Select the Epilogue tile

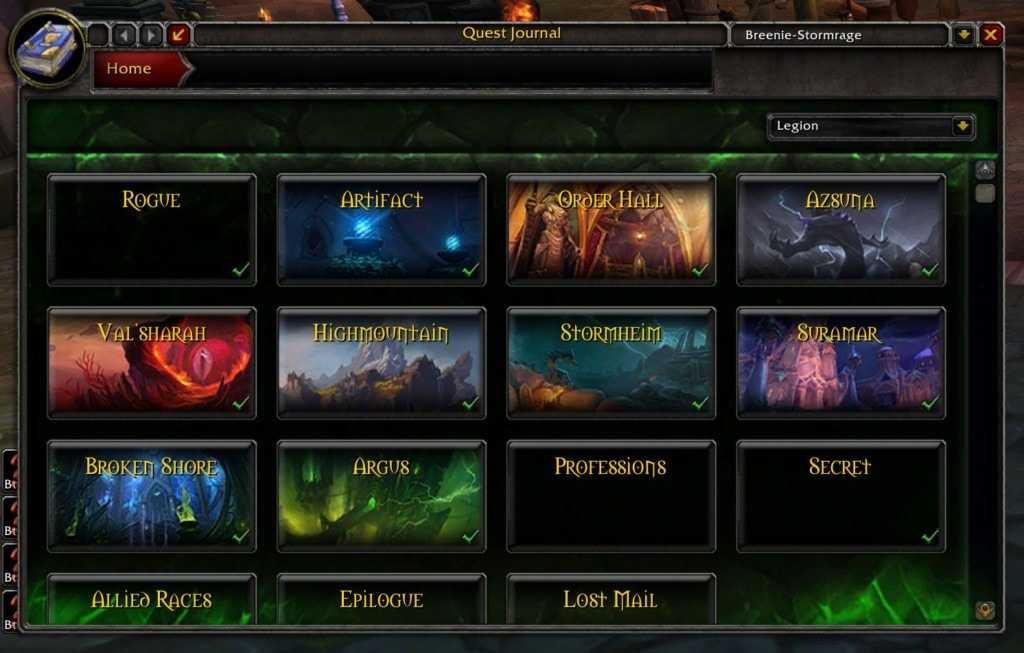pos(381,600)
